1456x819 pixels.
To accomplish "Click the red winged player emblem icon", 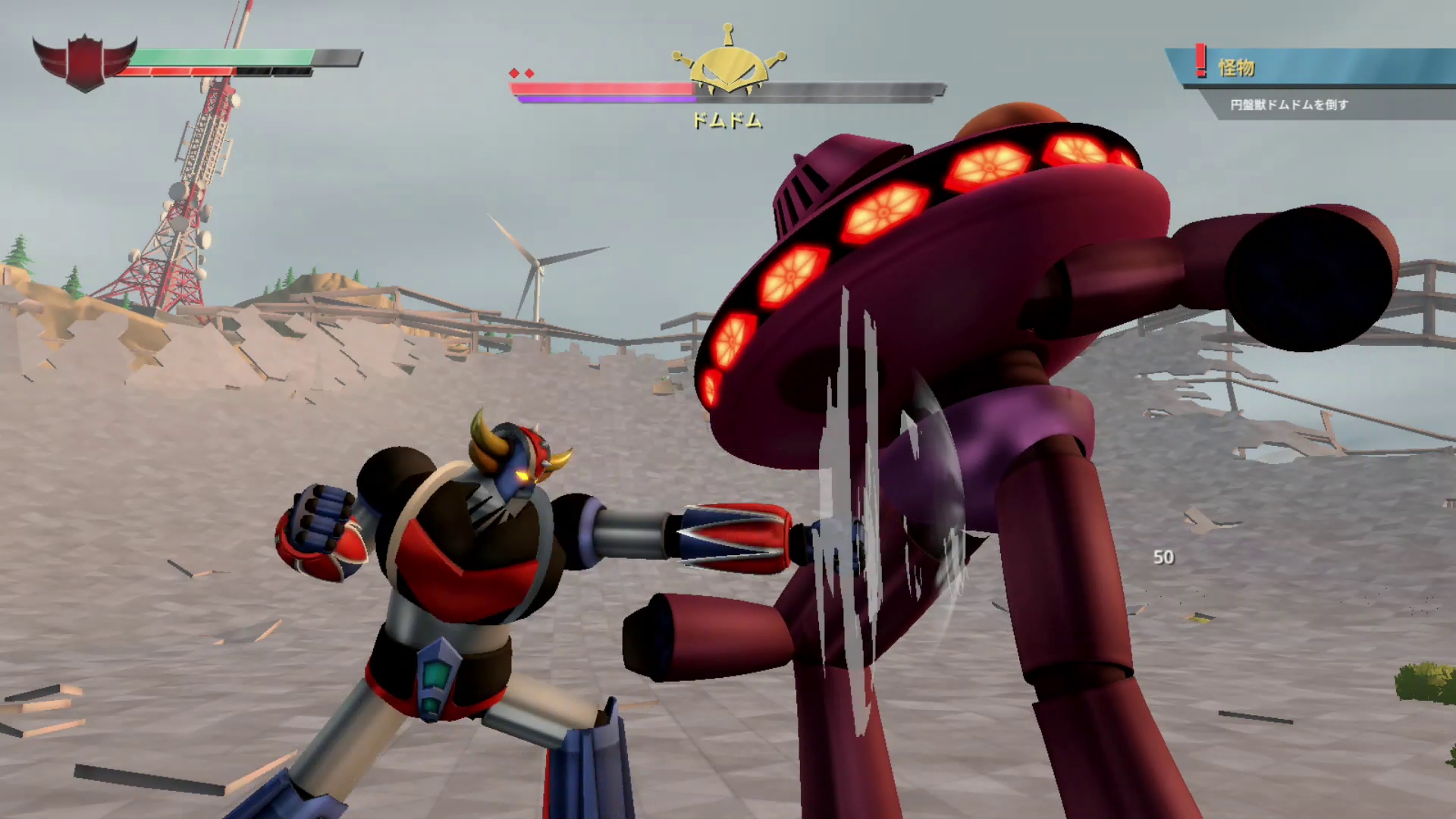I will 84,61.
